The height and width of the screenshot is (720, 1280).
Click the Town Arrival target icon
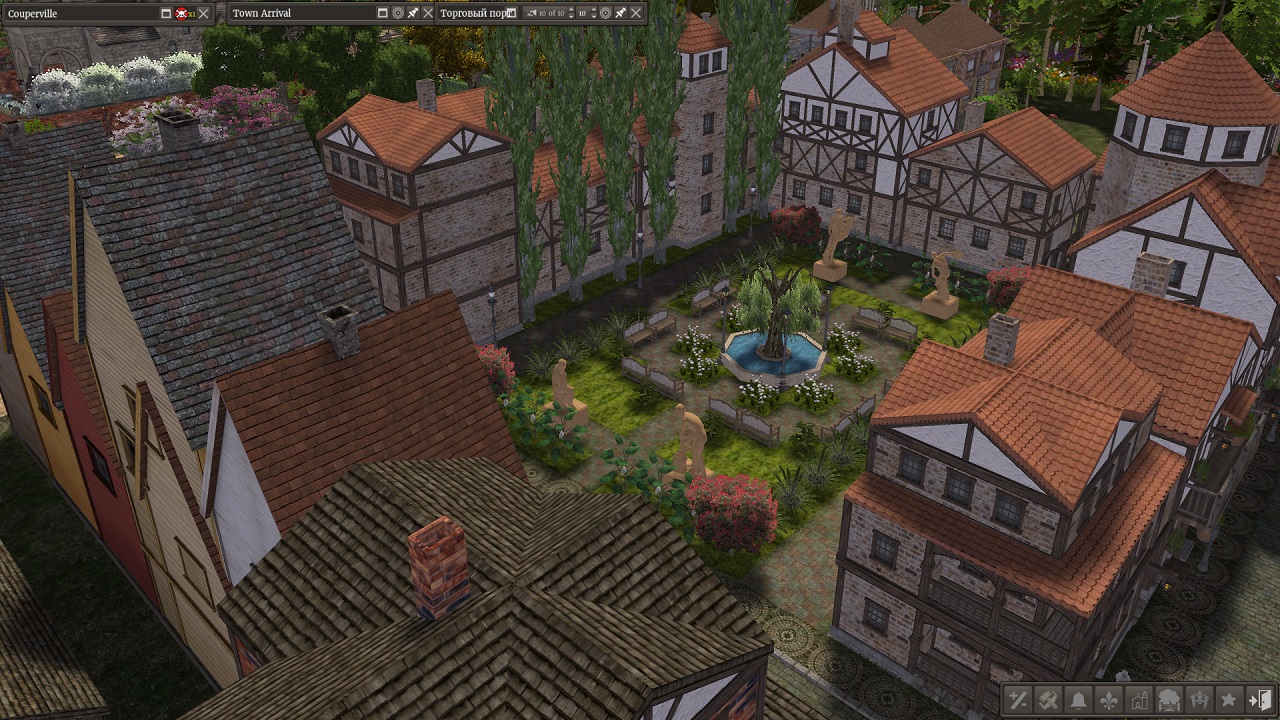pos(397,13)
